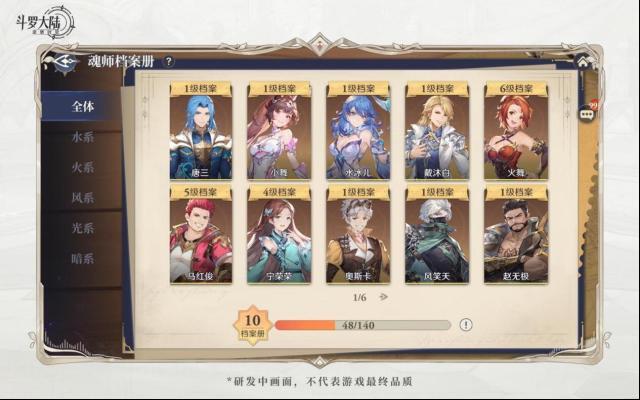Open the 火舞 character card

(x=515, y=132)
